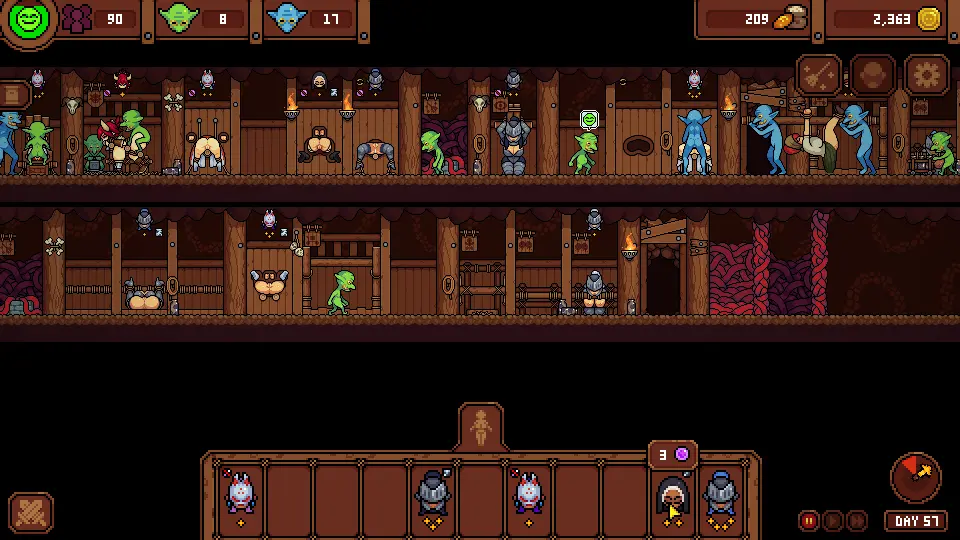Click the green smiley mood indicator
This screenshot has width=960, height=540.
coord(28,20)
